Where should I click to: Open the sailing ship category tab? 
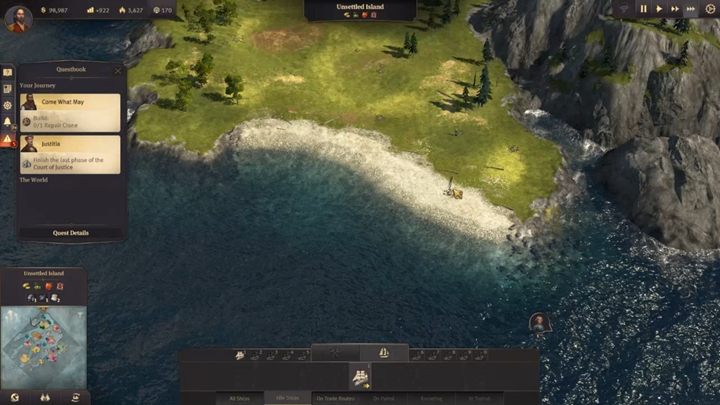click(383, 353)
